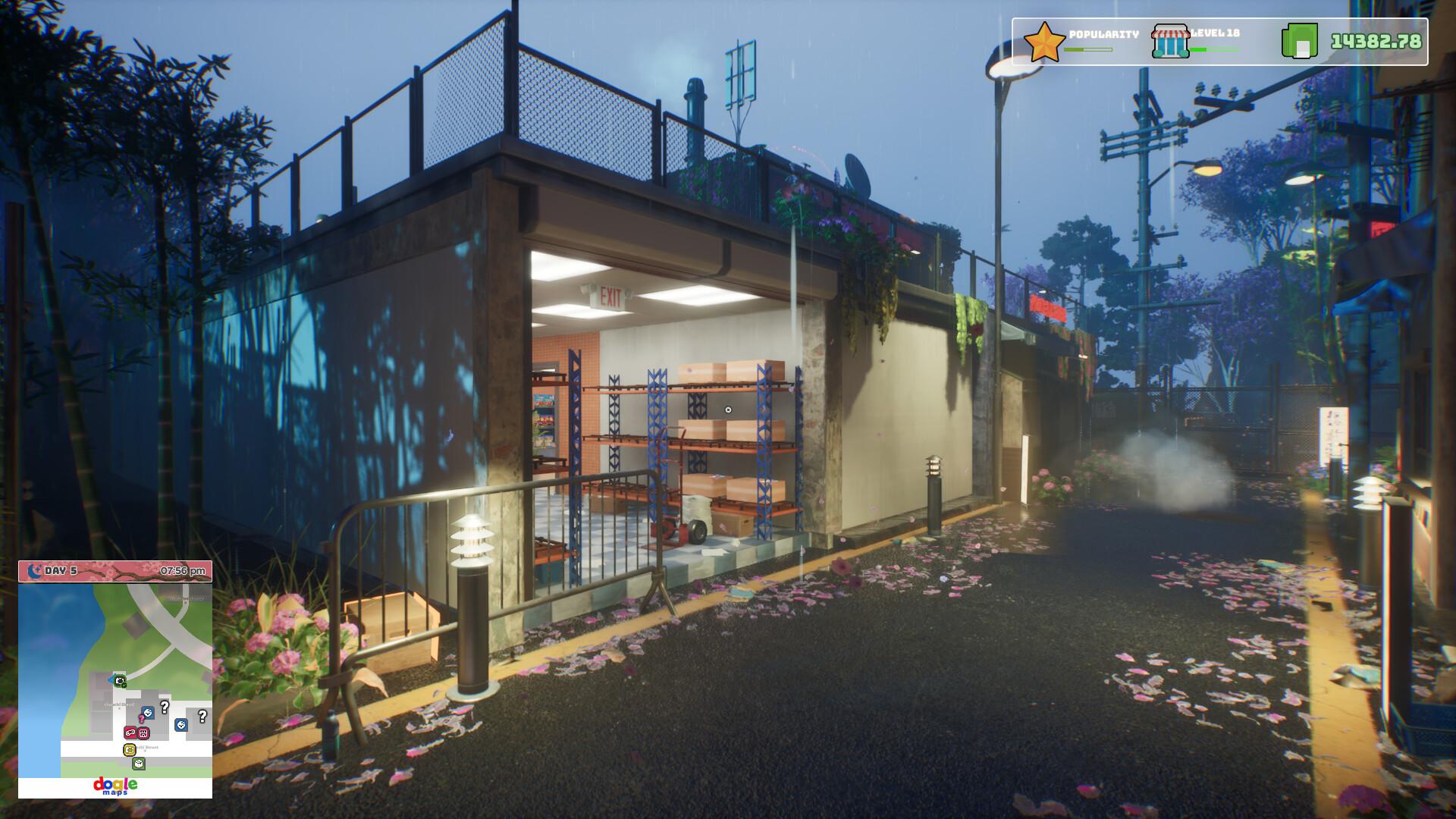This screenshot has width=1456, height=819.
Task: Click the red storefront marker on the map
Action: [x=144, y=733]
